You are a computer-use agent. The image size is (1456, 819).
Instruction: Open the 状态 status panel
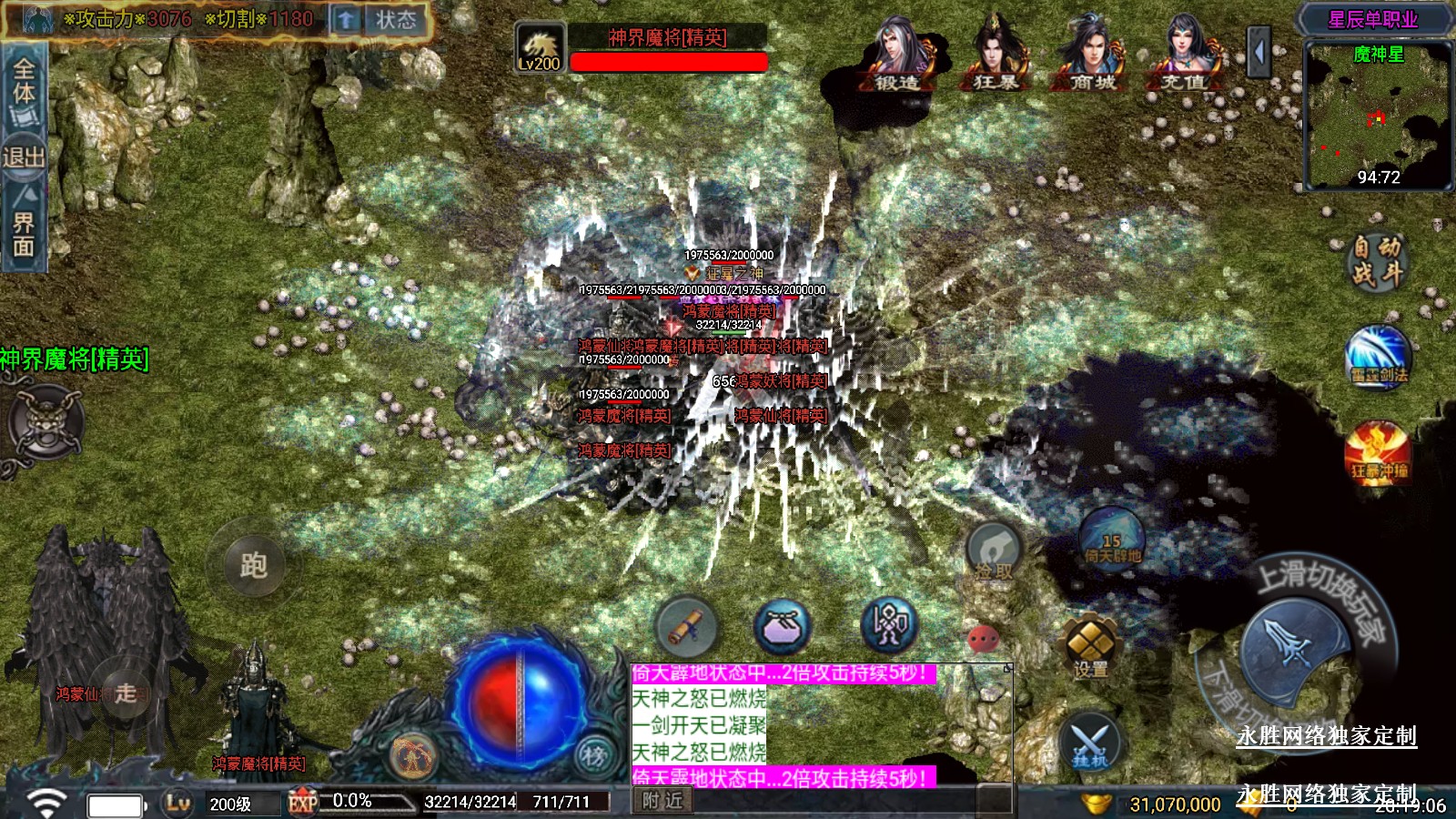395,20
